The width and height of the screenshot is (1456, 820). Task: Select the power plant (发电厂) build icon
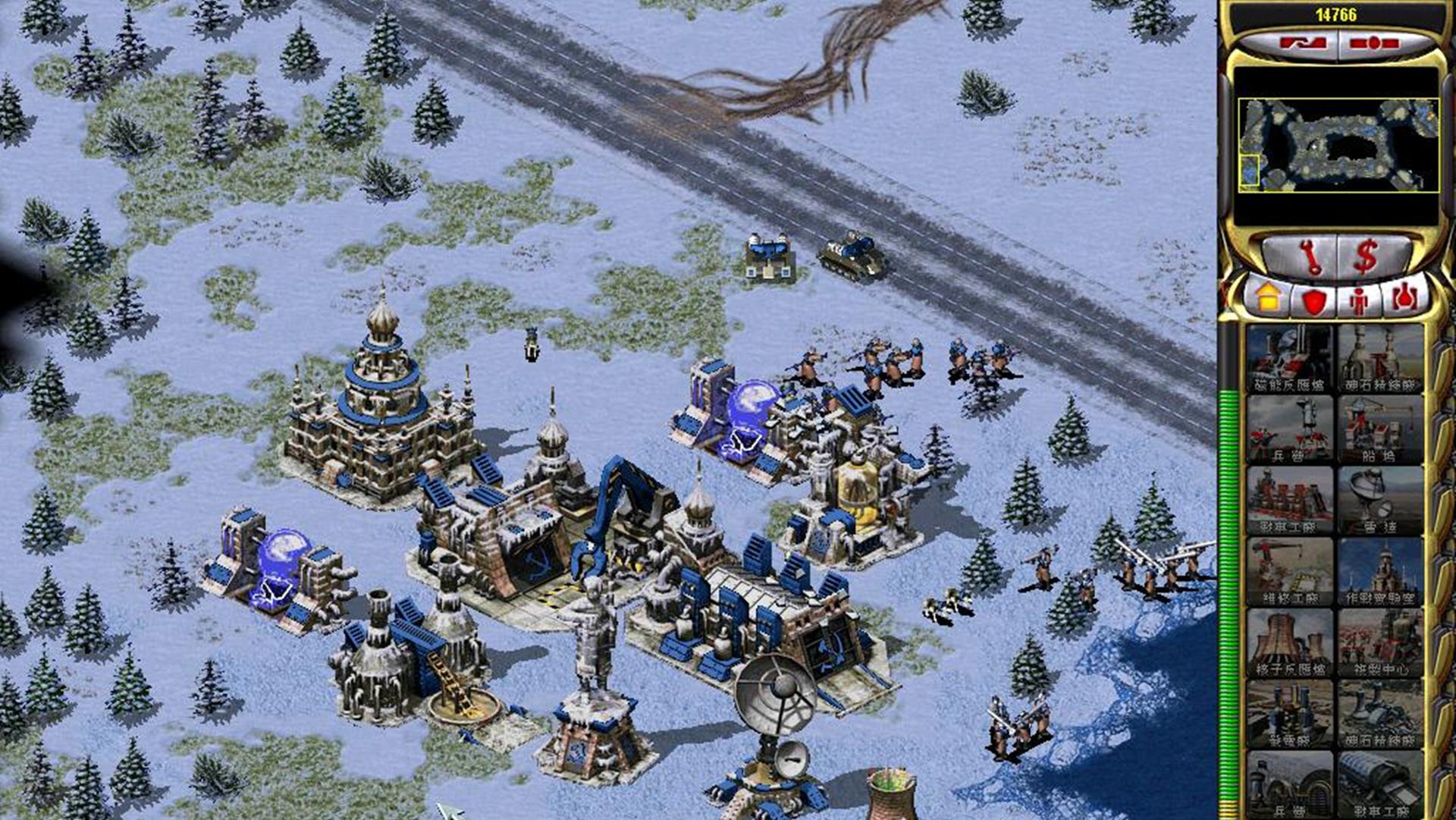(1289, 713)
